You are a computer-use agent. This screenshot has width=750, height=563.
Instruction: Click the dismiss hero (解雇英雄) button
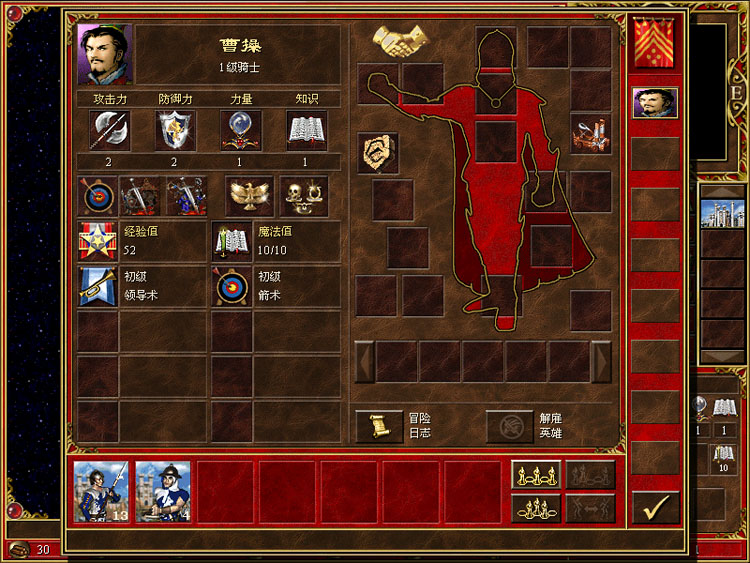click(x=510, y=427)
